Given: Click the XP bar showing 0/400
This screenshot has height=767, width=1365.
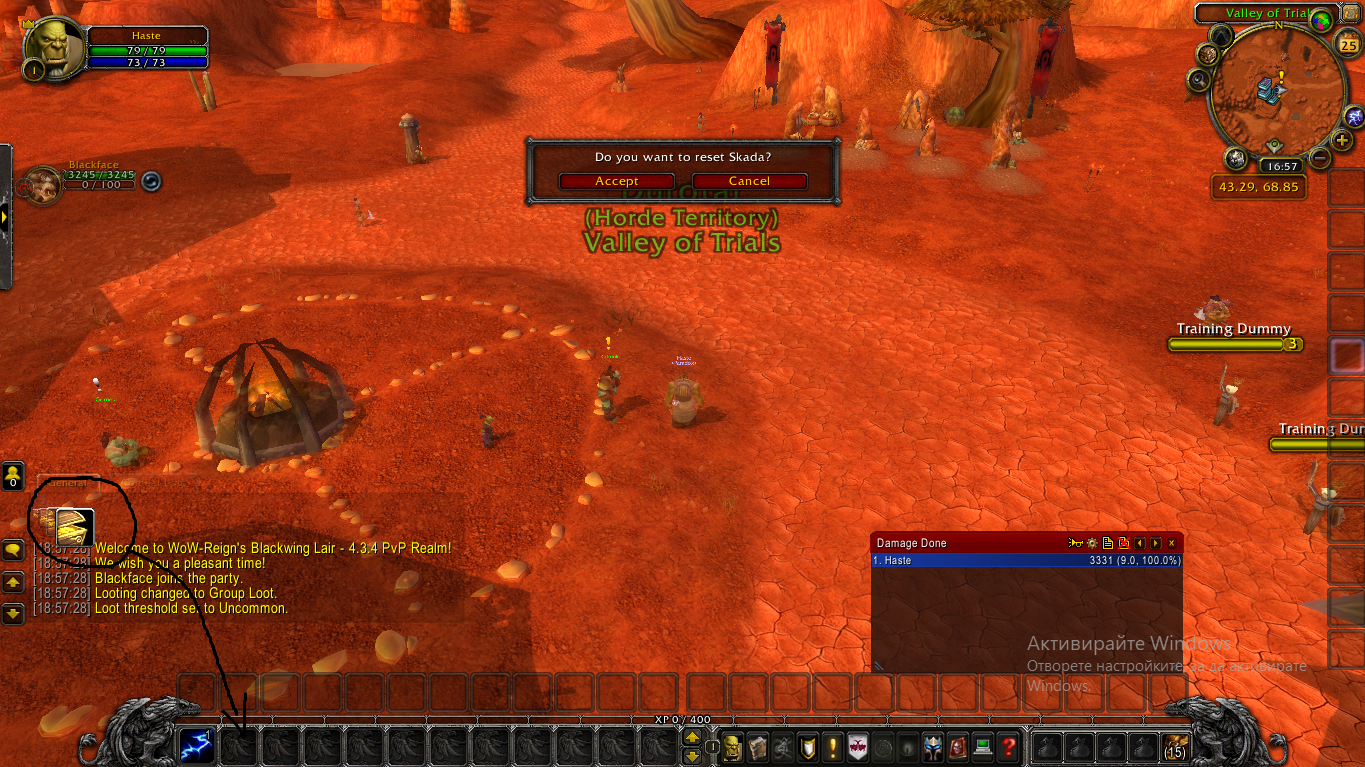Looking at the screenshot, I should coord(682,719).
